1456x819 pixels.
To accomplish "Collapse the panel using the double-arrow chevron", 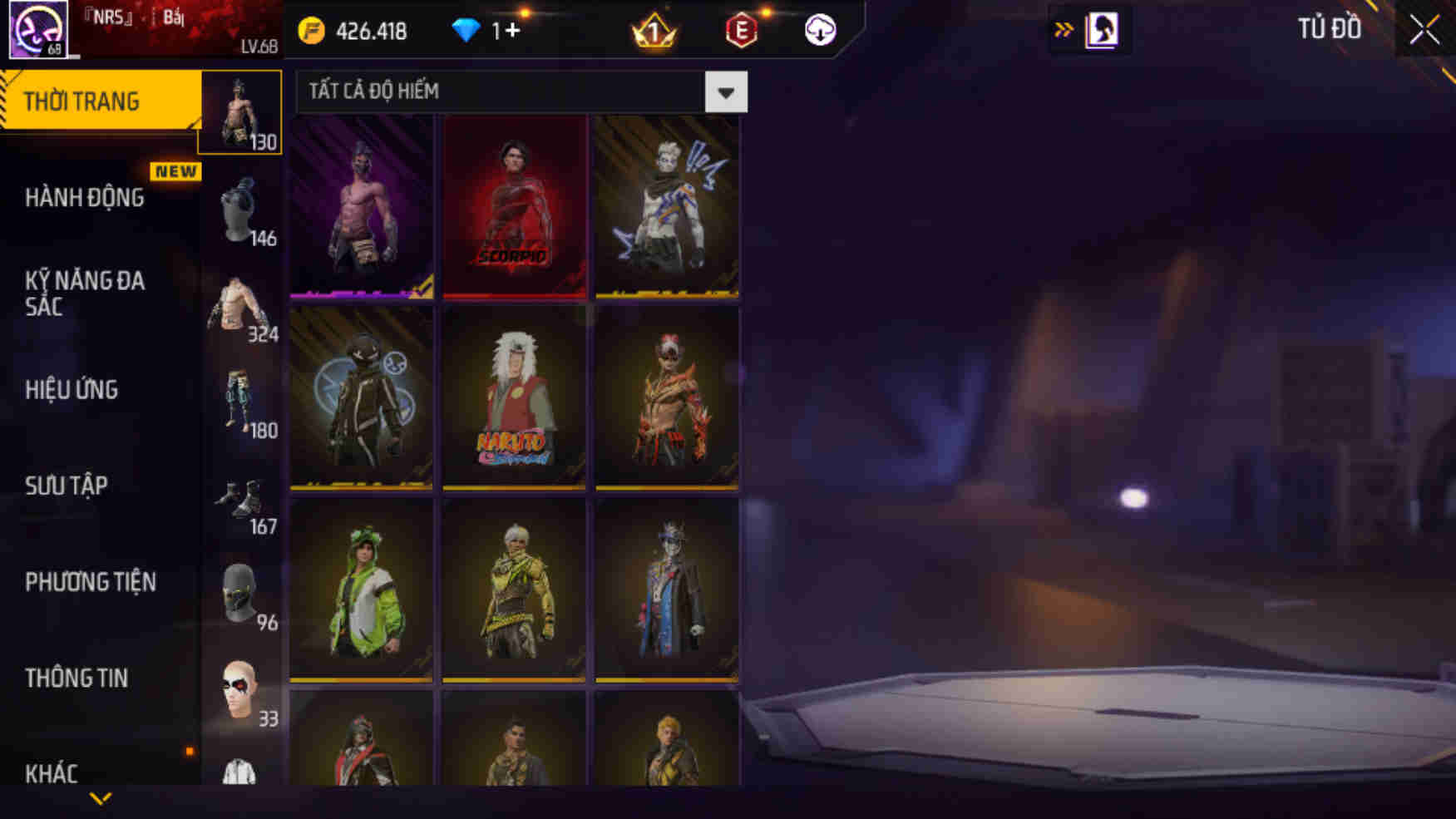I will pyautogui.click(x=1064, y=29).
